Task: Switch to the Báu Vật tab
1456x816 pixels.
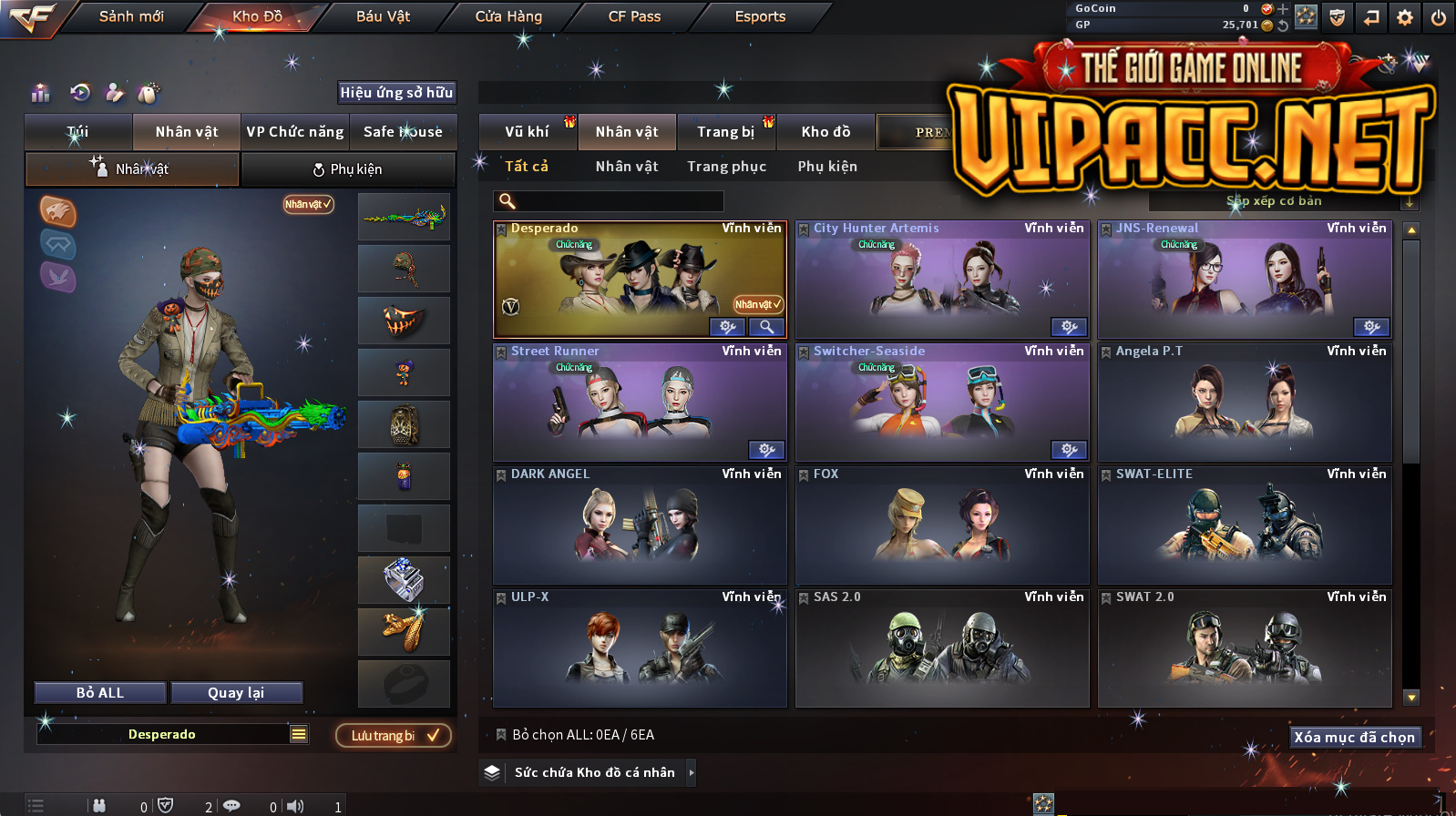Action: (383, 16)
